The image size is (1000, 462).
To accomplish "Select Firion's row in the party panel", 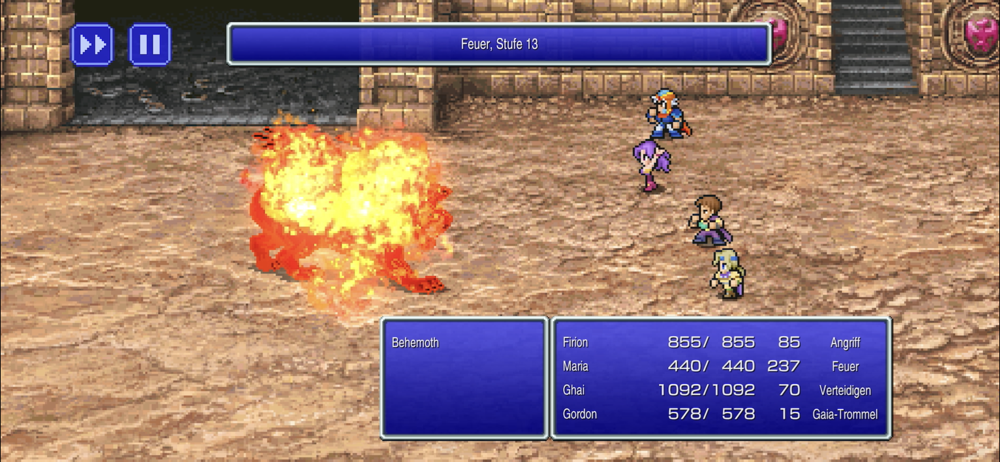I will [720, 342].
